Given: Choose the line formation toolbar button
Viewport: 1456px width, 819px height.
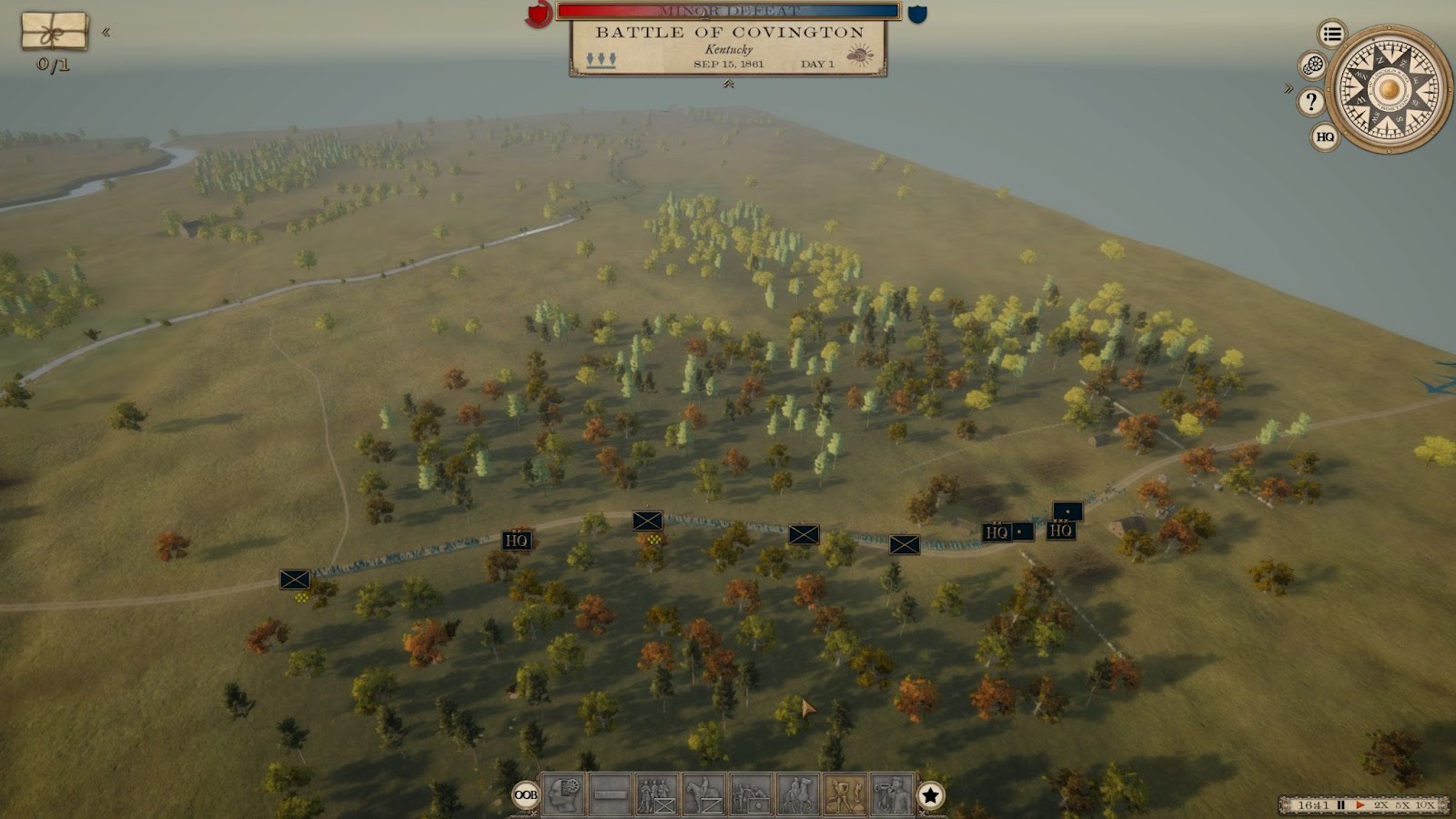Looking at the screenshot, I should coord(610,794).
